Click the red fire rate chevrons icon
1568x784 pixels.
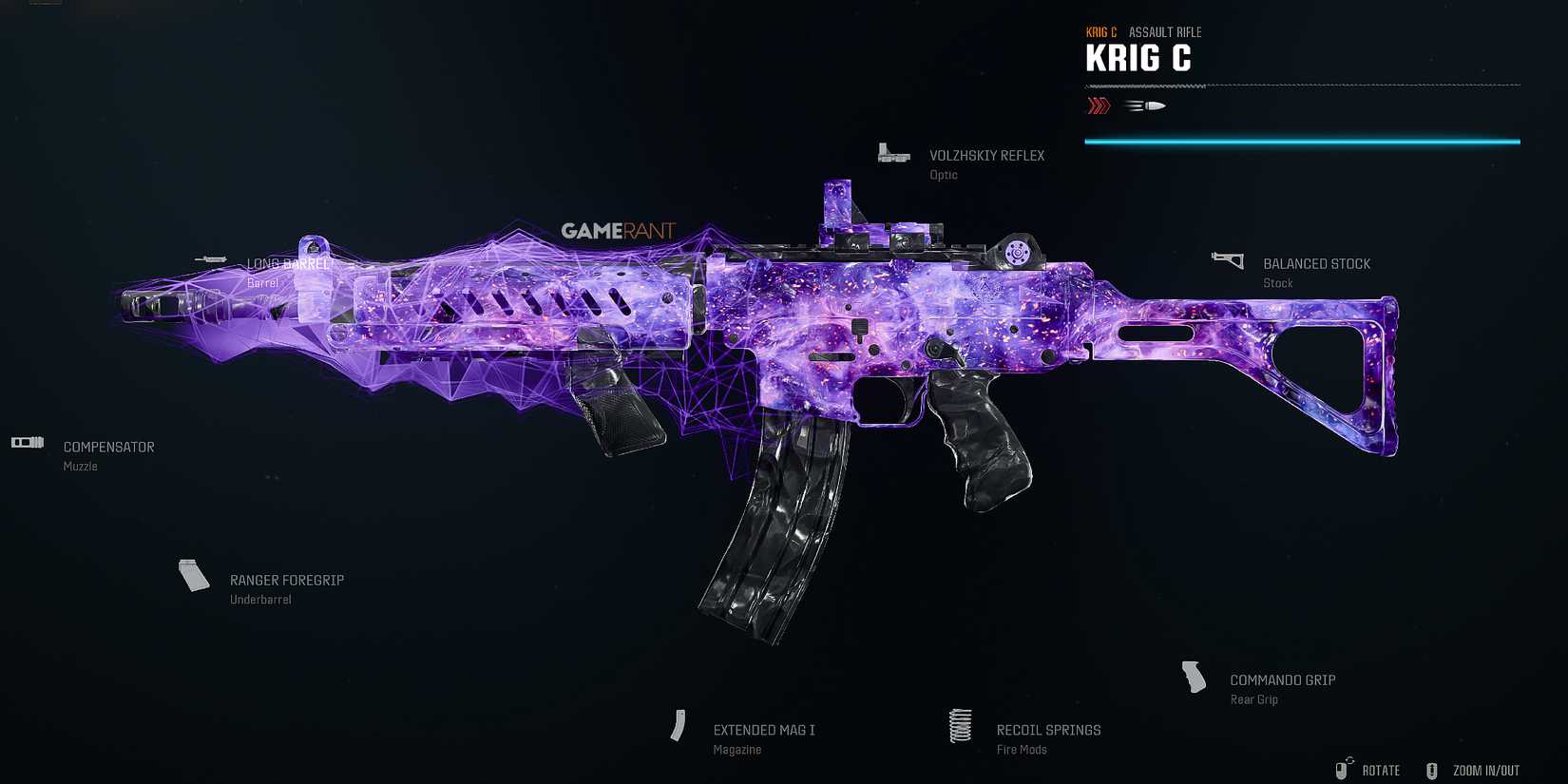(x=1099, y=105)
